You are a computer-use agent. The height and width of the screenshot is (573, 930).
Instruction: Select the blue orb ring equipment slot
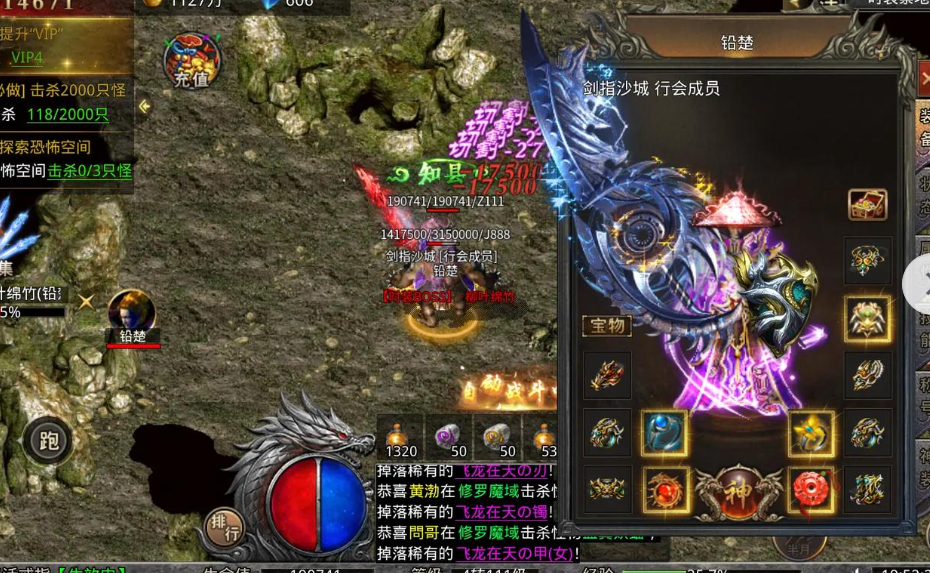[664, 433]
